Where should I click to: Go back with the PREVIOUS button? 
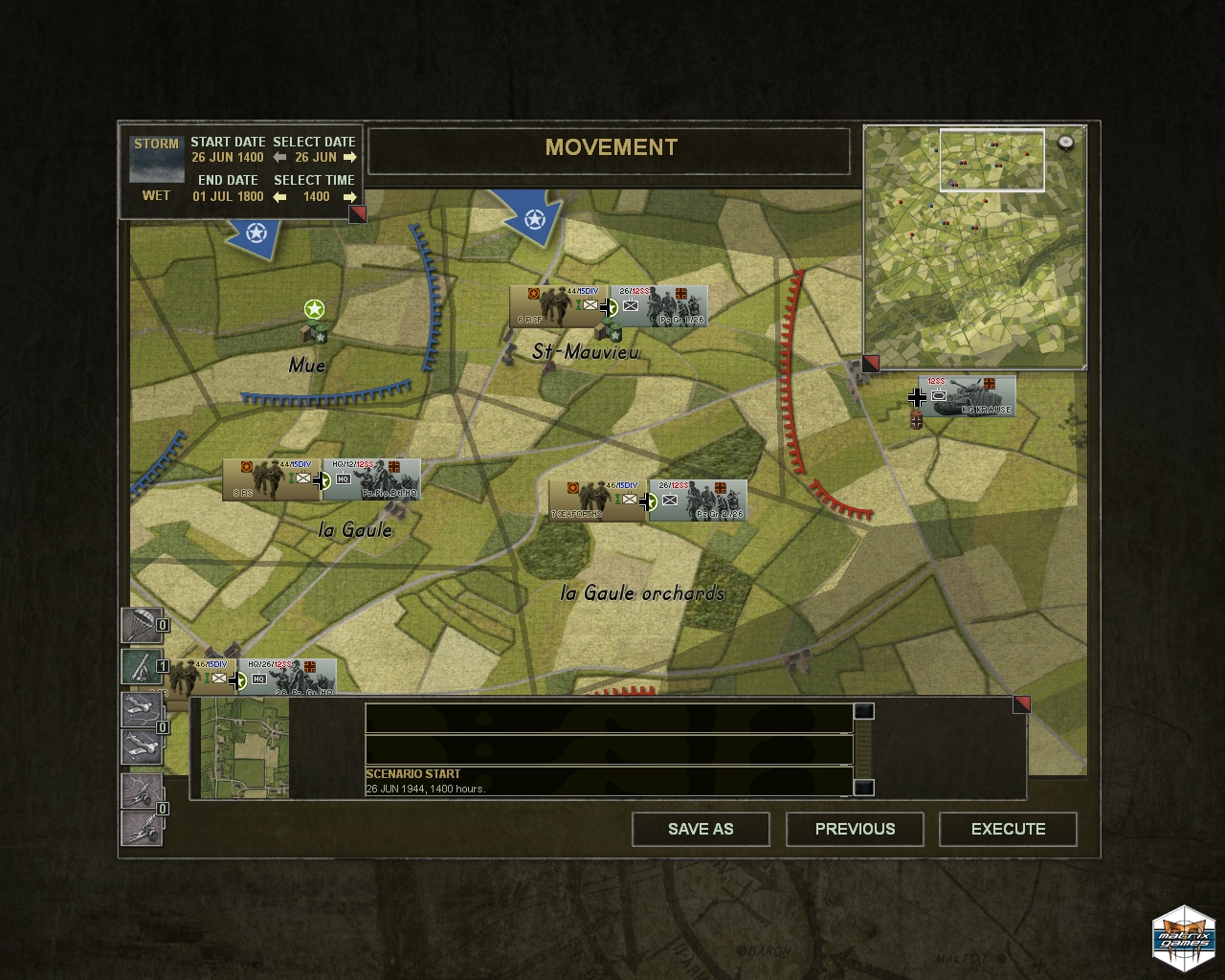pyautogui.click(x=855, y=829)
